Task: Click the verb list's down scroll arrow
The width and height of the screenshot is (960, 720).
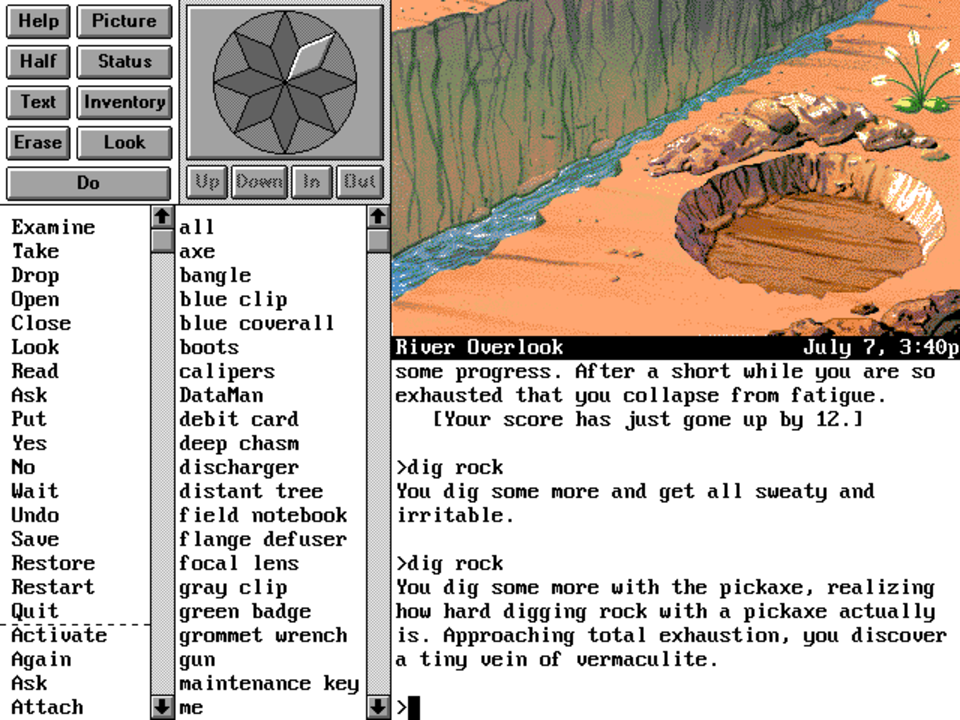Action: pyautogui.click(x=161, y=707)
